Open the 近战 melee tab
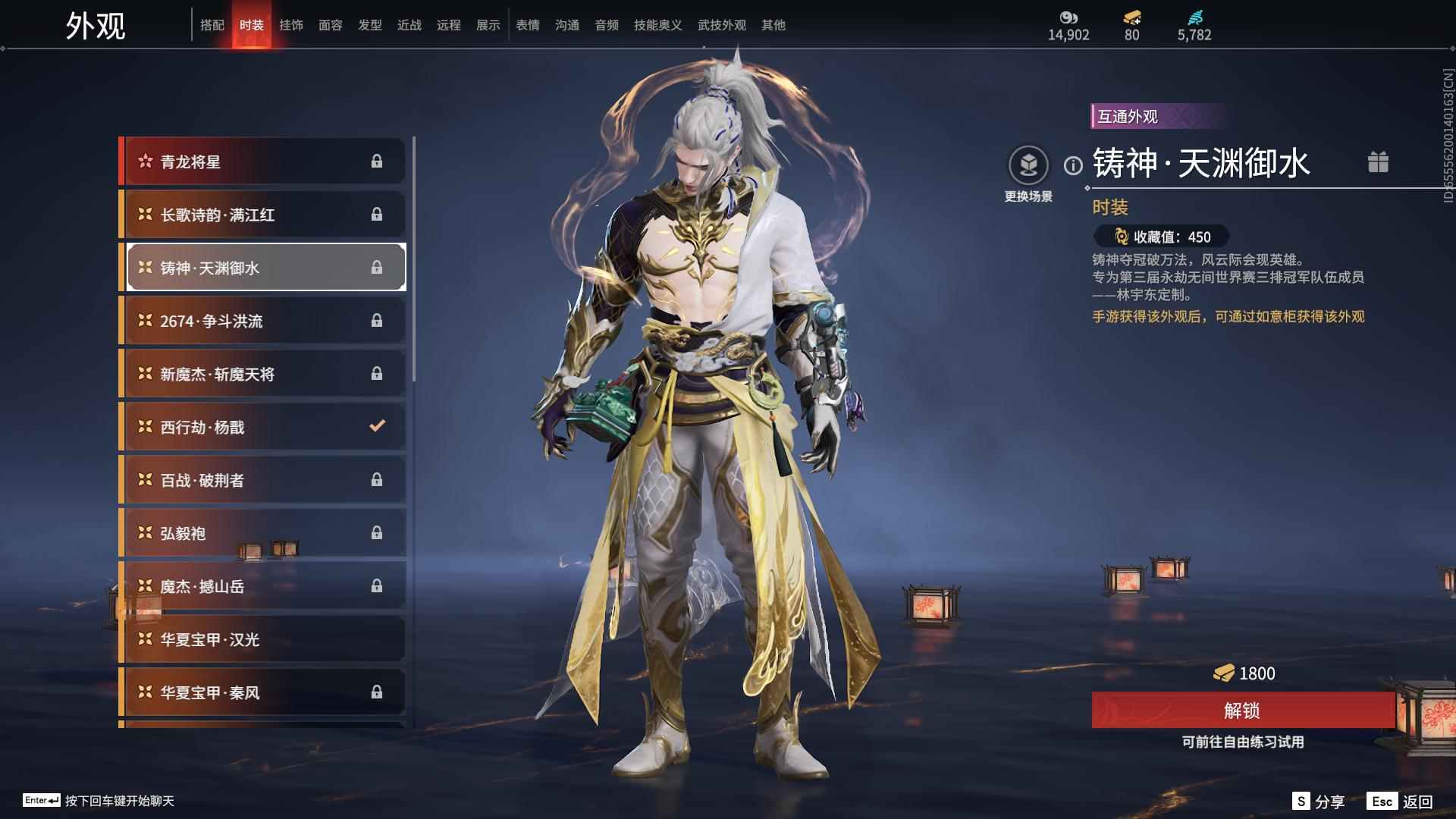The width and height of the screenshot is (1456, 819). pyautogui.click(x=409, y=25)
